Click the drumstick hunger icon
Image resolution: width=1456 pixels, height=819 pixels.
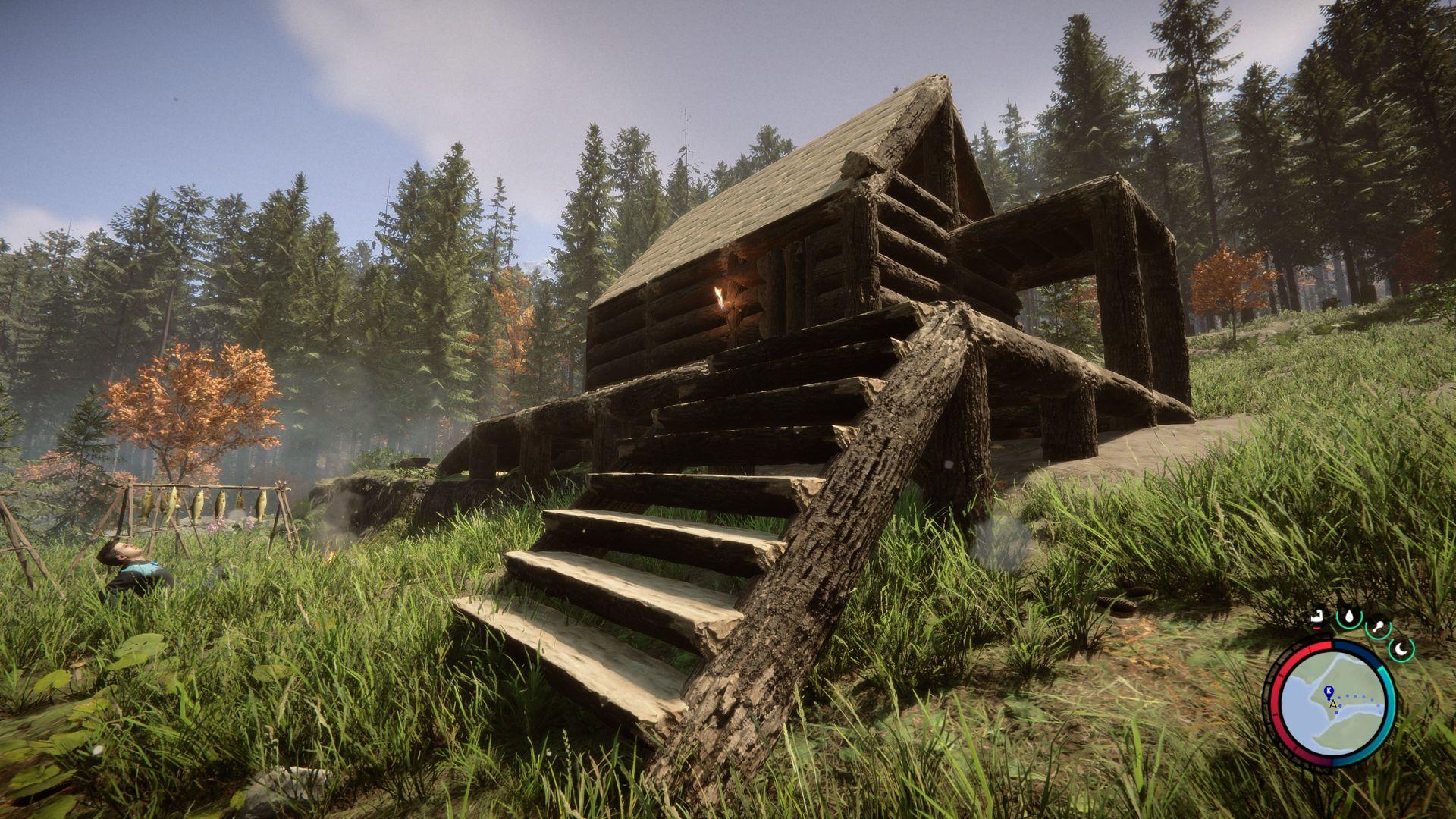click(1377, 628)
